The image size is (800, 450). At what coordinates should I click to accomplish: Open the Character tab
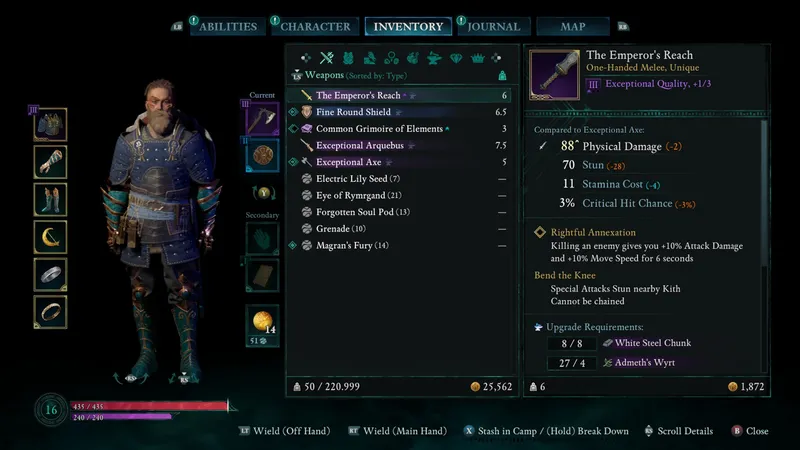click(x=315, y=27)
